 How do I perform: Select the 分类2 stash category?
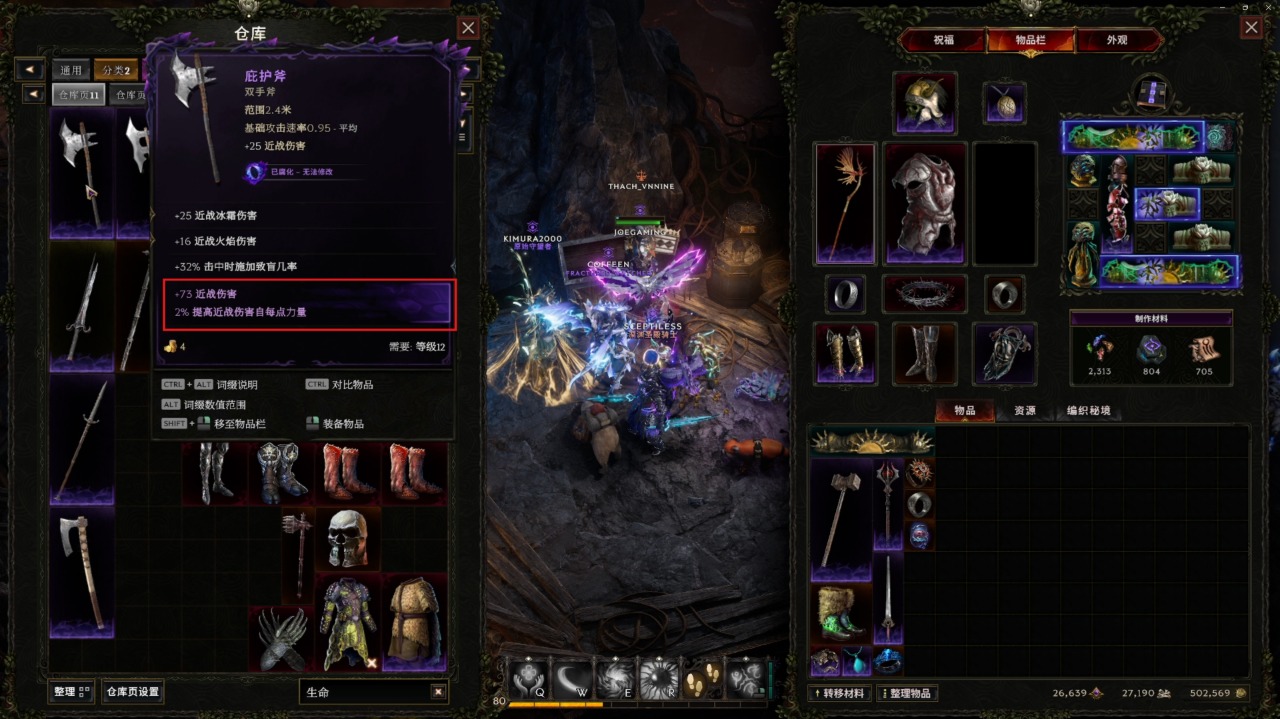point(115,70)
